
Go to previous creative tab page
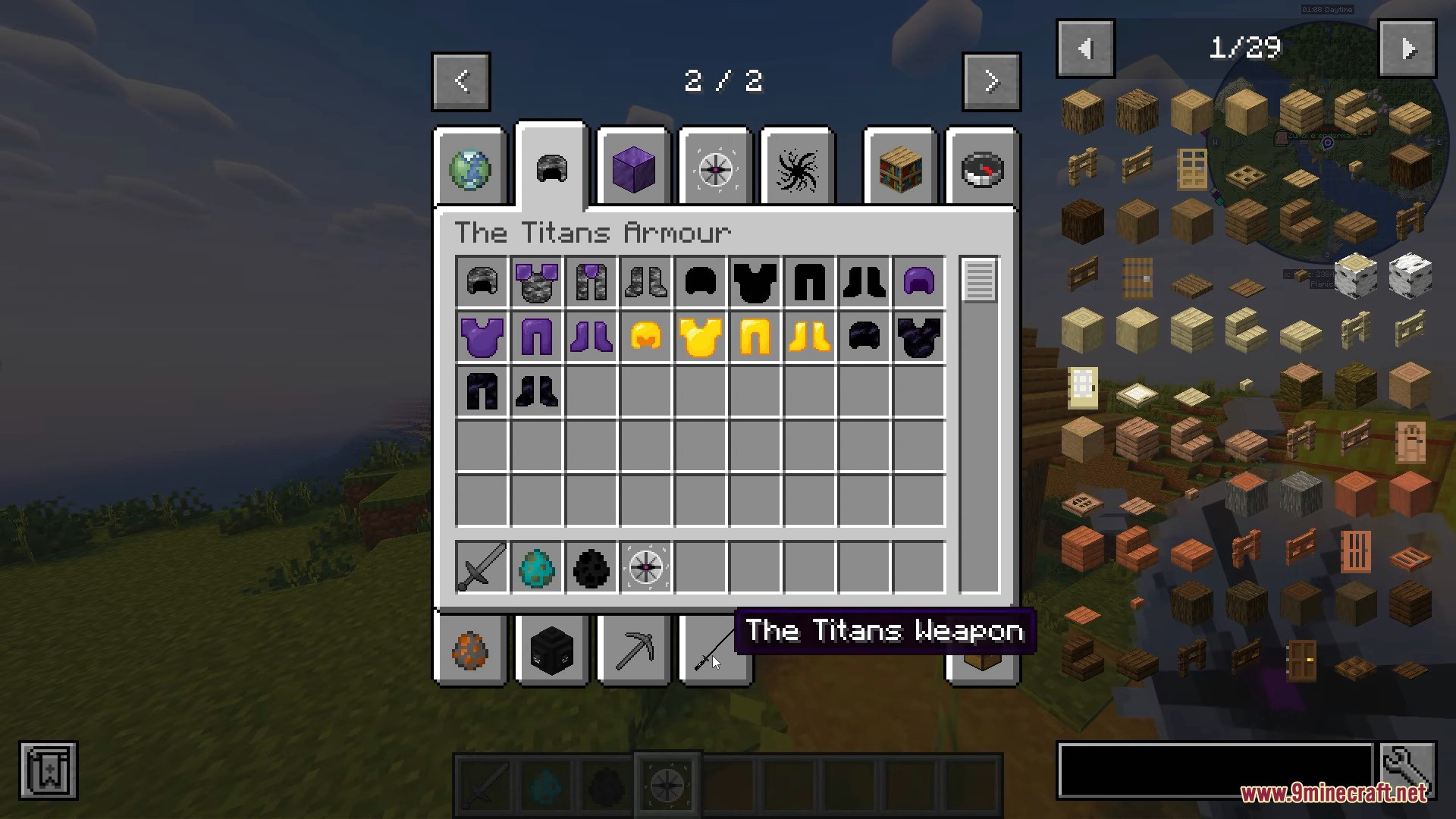461,82
